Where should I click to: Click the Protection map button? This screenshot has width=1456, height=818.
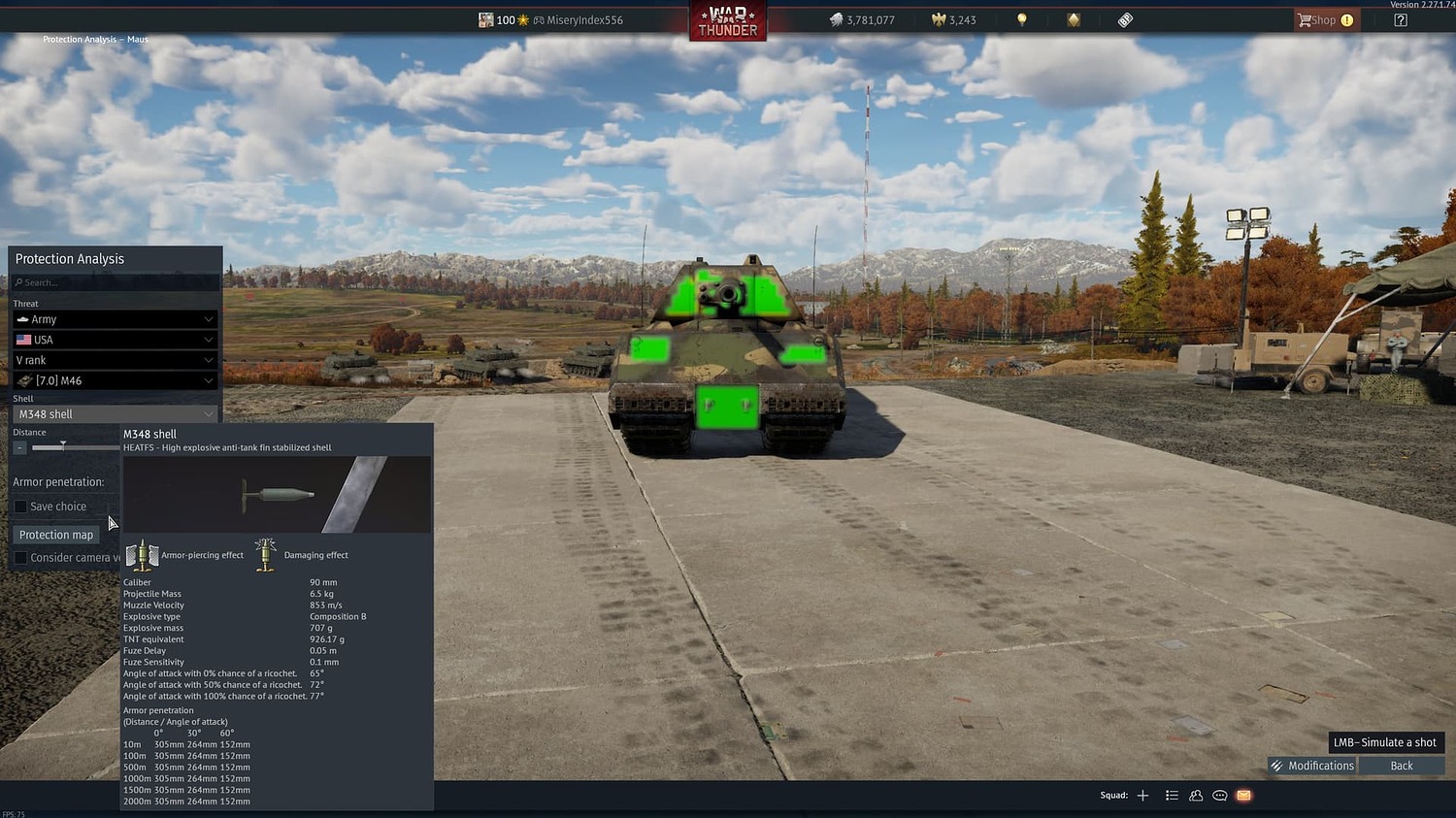point(55,534)
